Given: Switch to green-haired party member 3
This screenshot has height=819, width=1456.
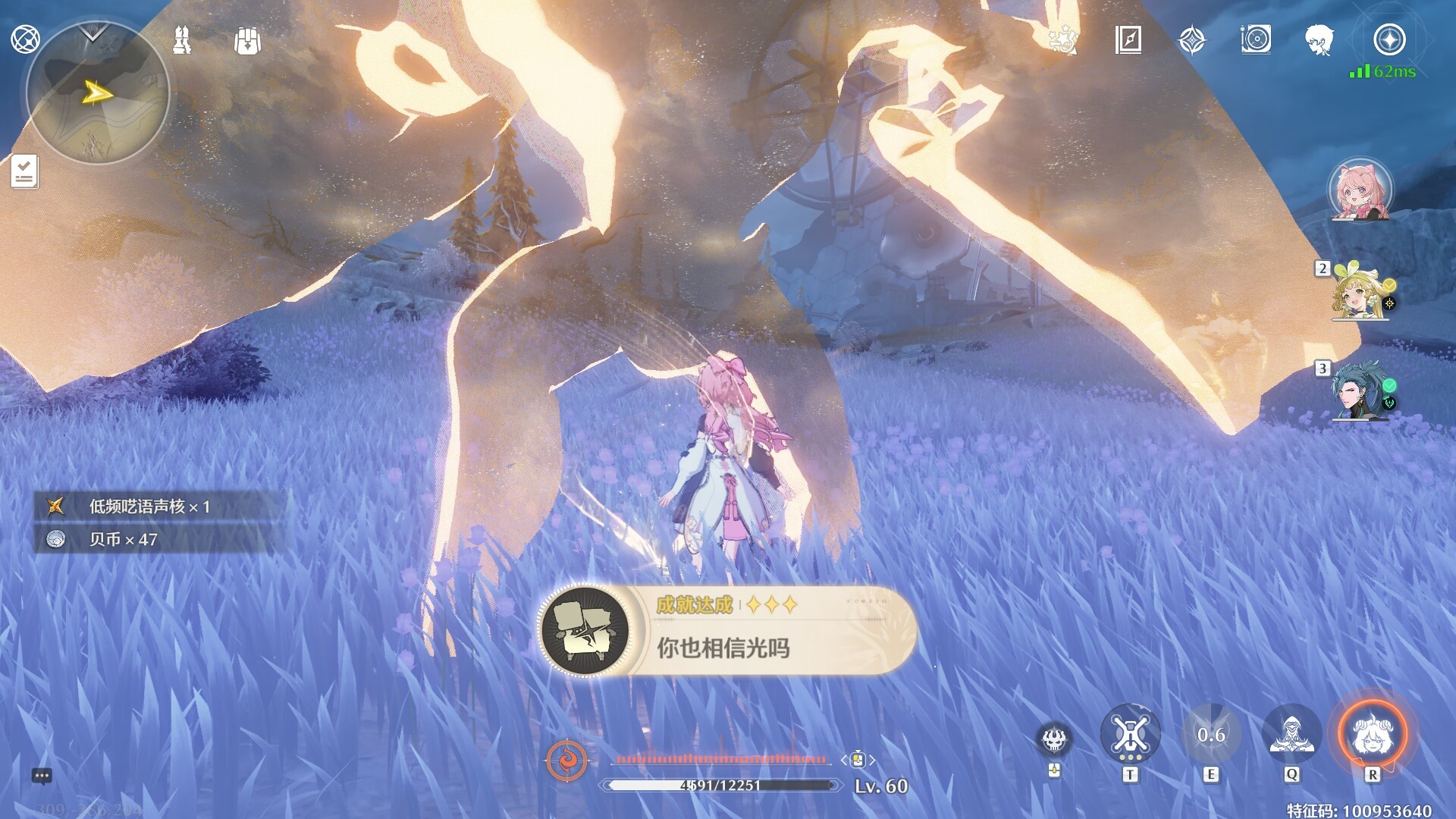Looking at the screenshot, I should tap(1359, 391).
